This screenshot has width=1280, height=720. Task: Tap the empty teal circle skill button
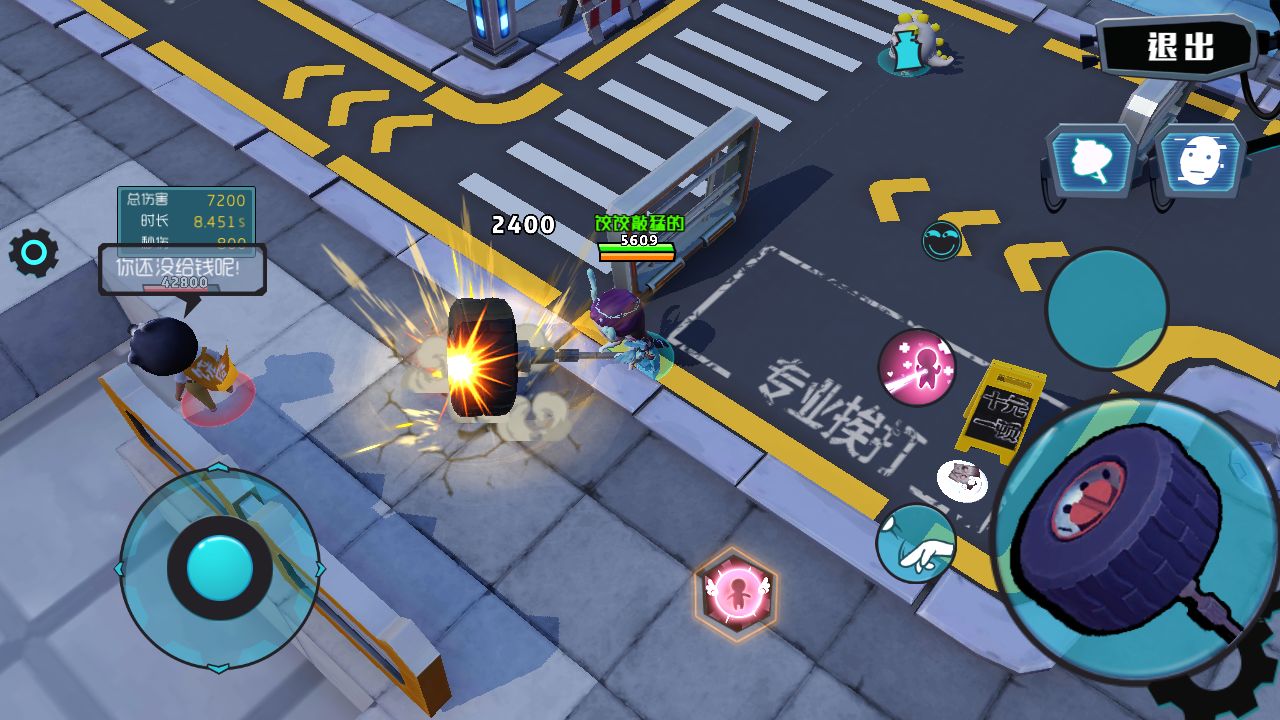[x=1106, y=309]
